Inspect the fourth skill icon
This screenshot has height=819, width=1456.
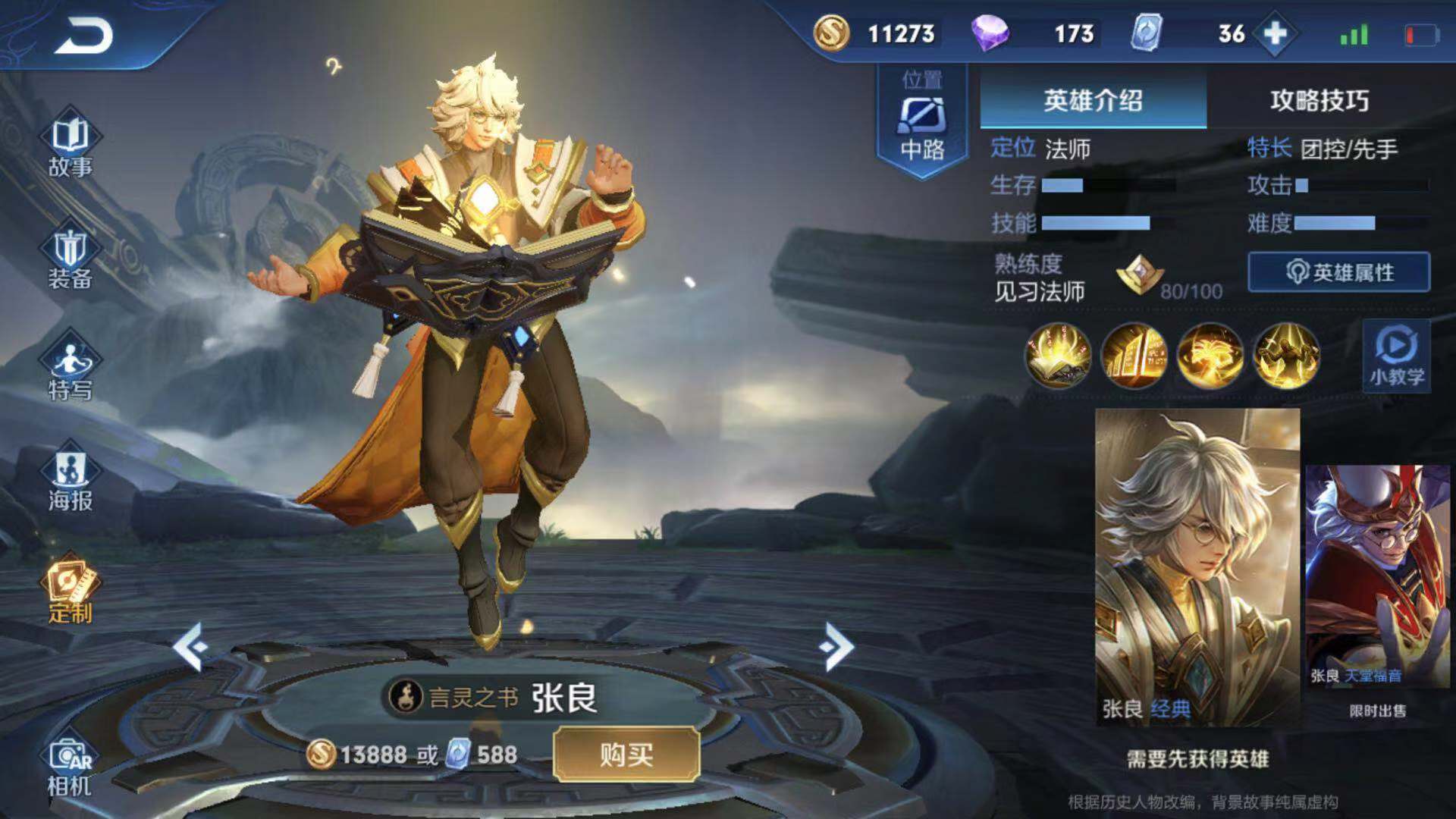click(1287, 355)
